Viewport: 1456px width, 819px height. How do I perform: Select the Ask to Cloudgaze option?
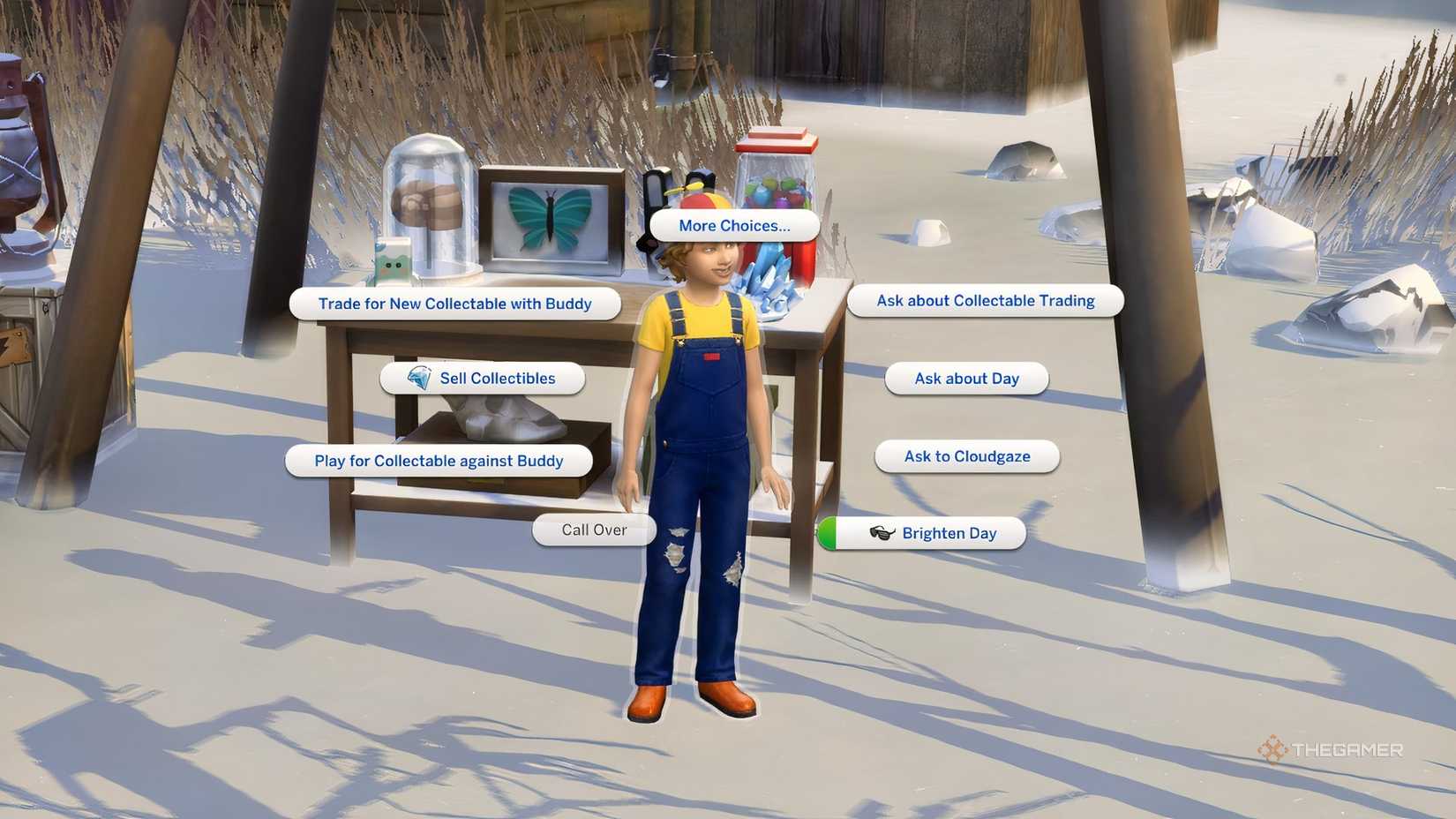pyautogui.click(x=965, y=456)
